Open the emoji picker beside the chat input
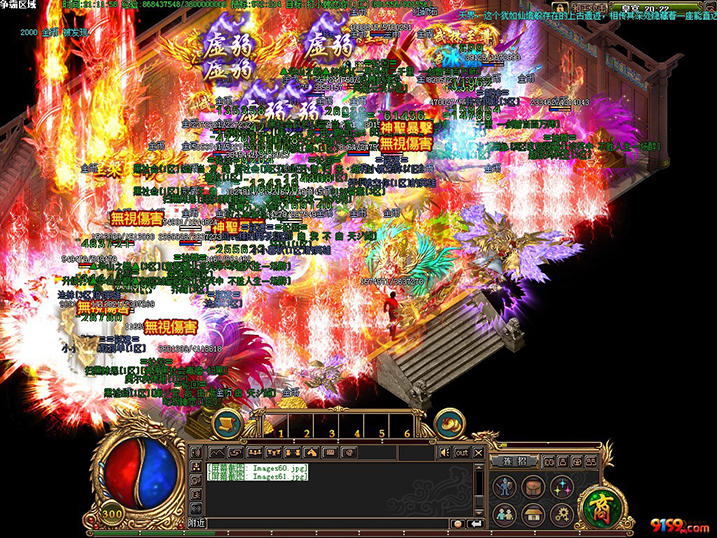The width and height of the screenshot is (717, 538). [457, 523]
